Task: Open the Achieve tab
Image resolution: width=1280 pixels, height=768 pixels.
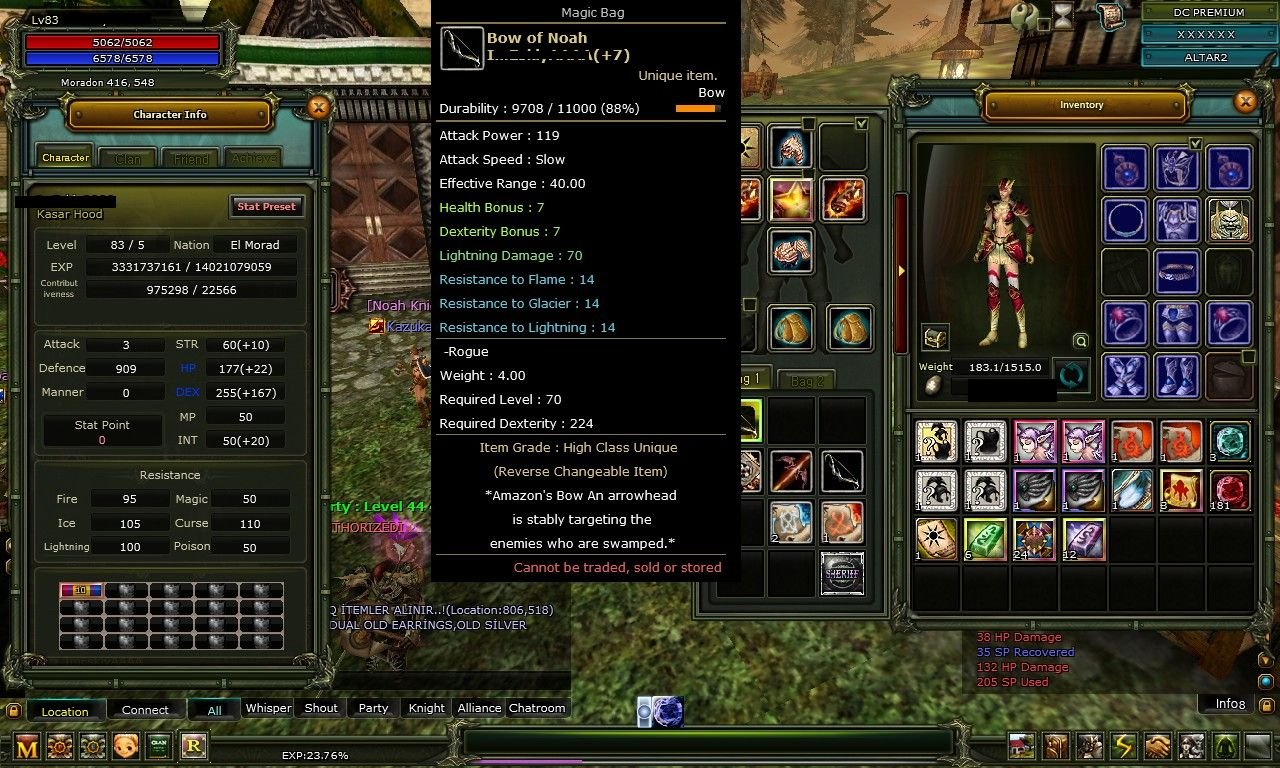Action: (x=252, y=158)
